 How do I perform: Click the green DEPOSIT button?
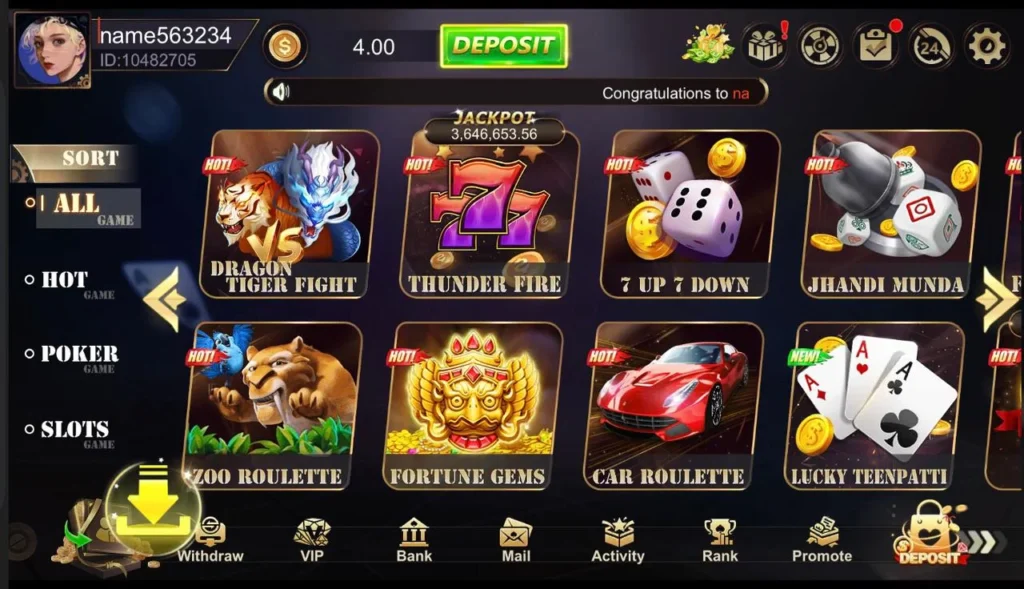click(503, 46)
